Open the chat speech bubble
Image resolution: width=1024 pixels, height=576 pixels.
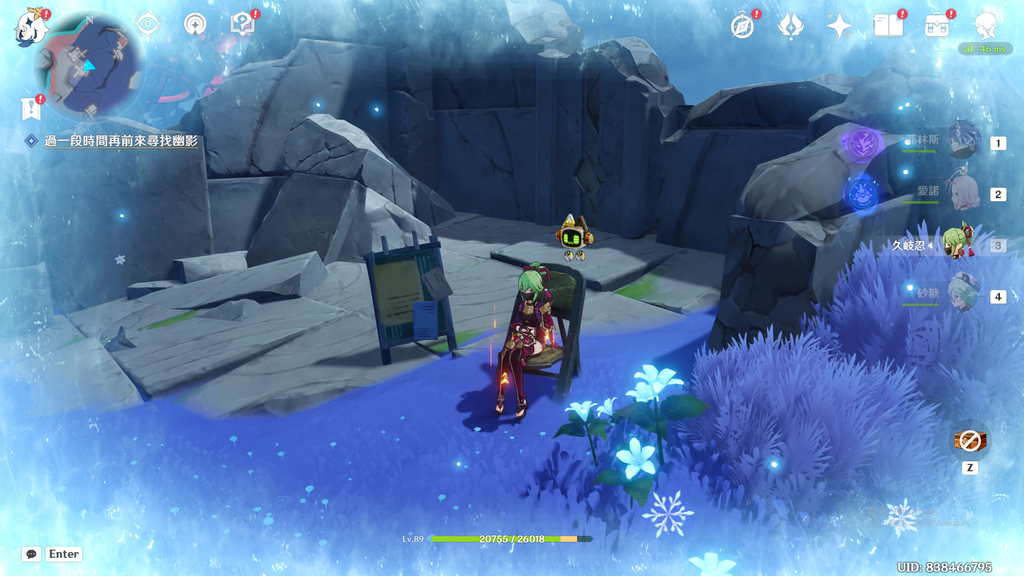click(32, 554)
